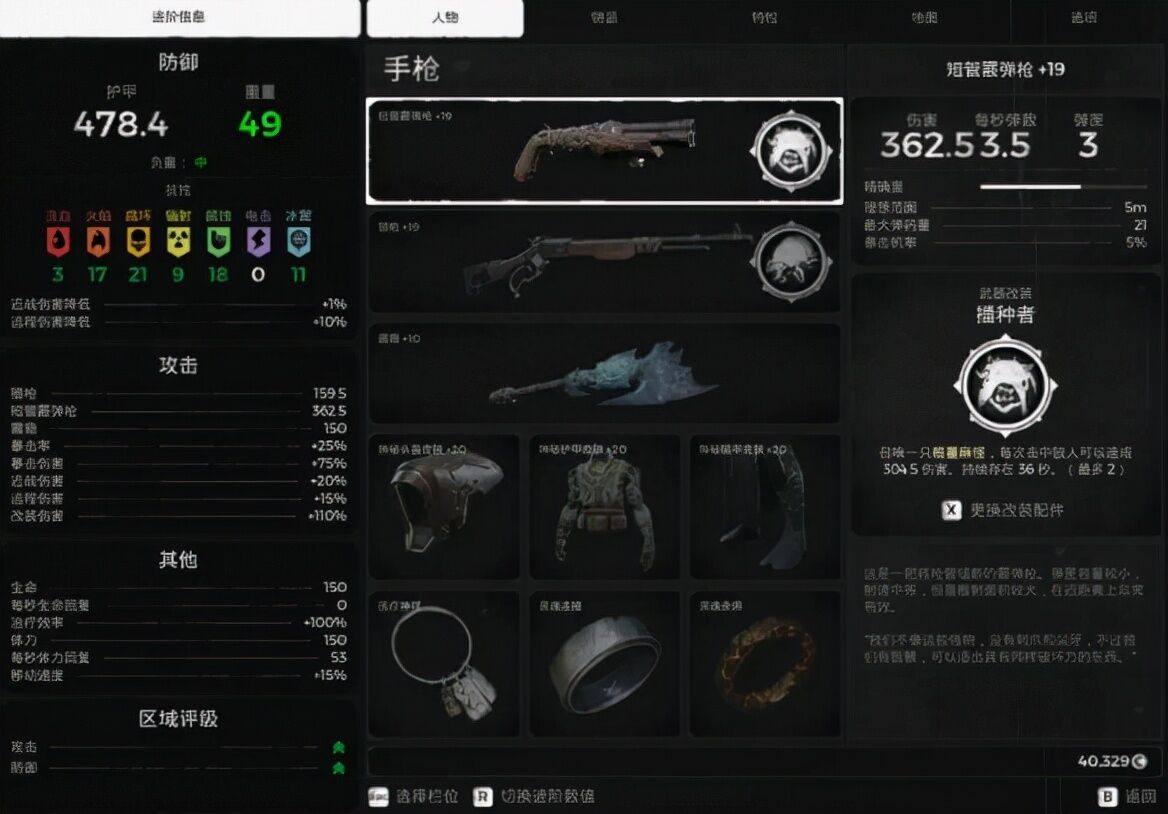Switch to the 地图 map tab
The image size is (1168, 814).
pyautogui.click(x=925, y=18)
